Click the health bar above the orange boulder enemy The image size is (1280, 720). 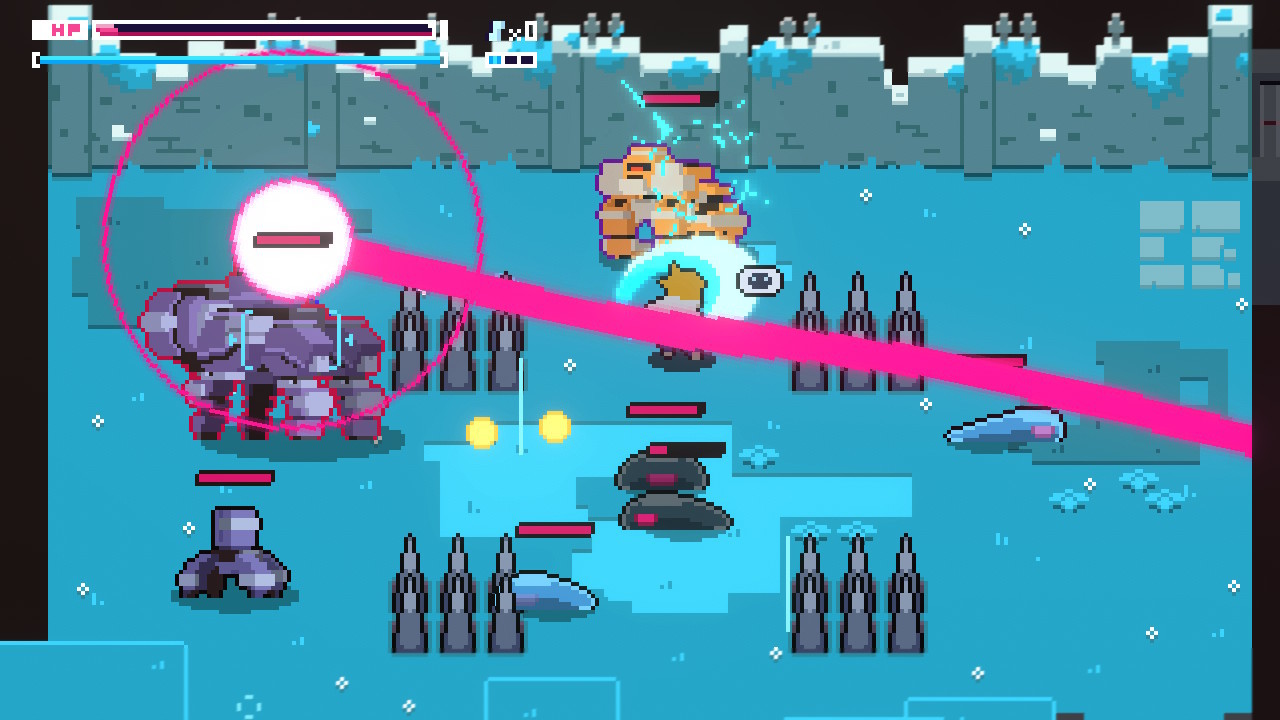pyautogui.click(x=680, y=99)
